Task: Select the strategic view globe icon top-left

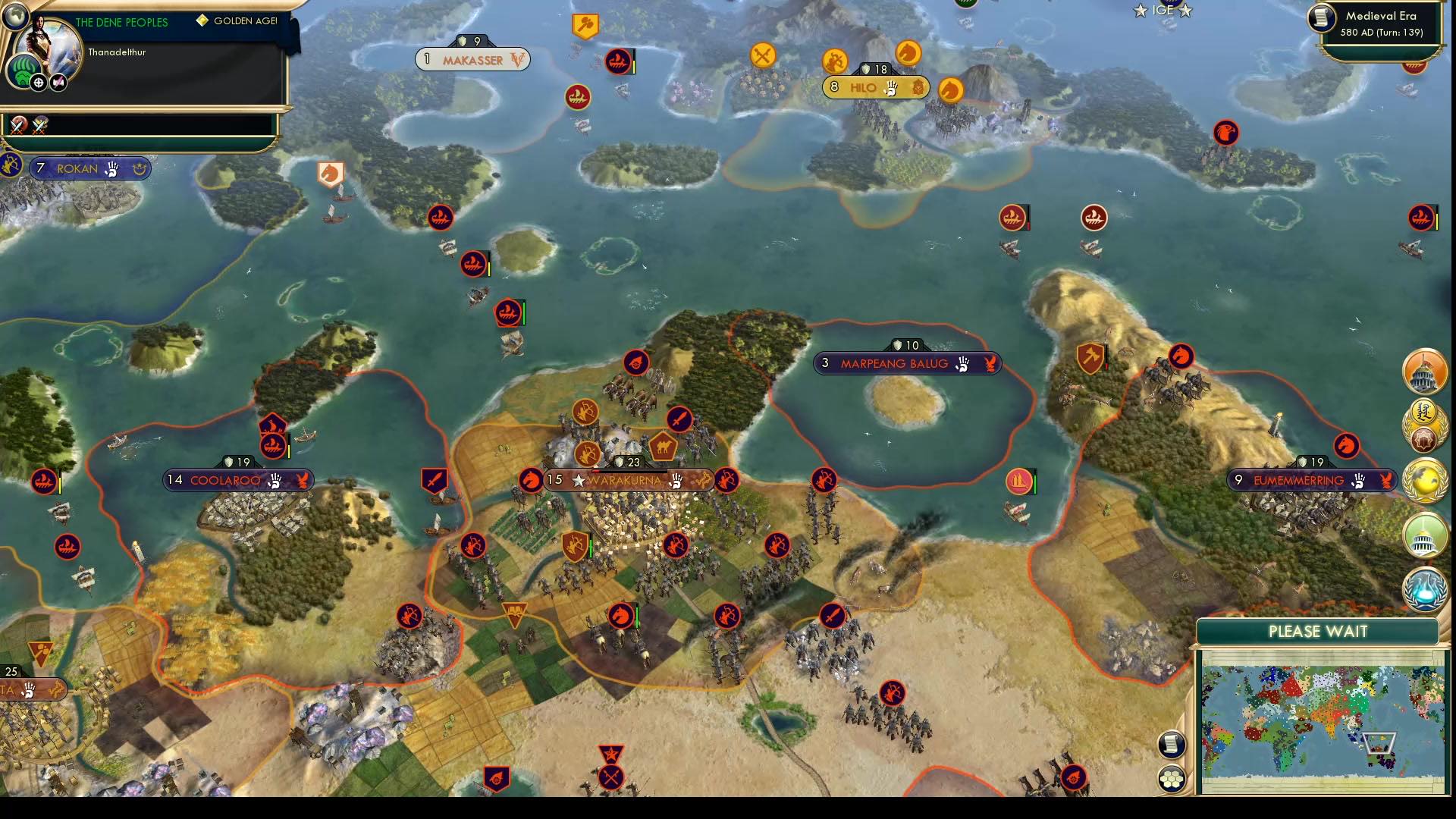Action: click(15, 18)
